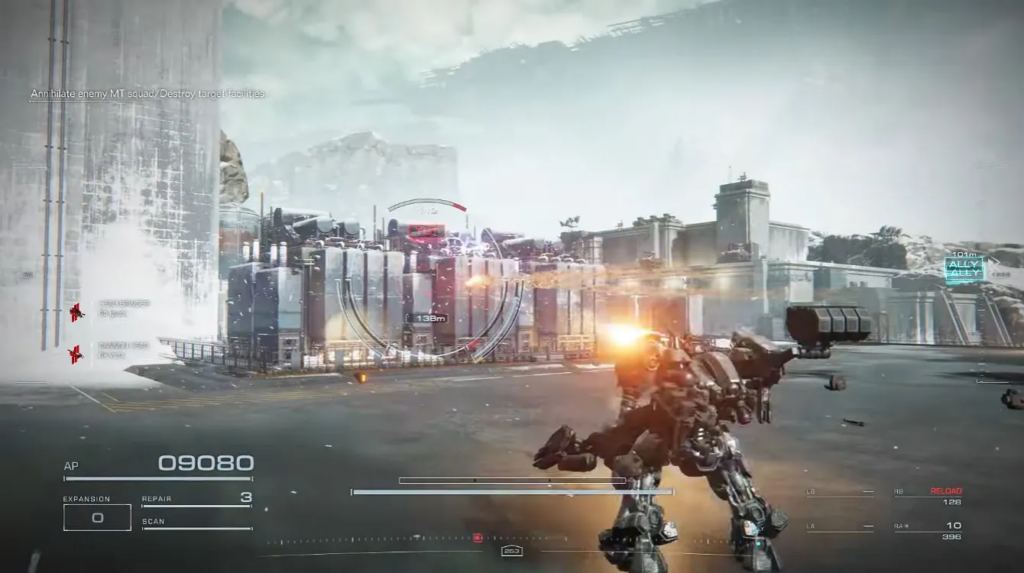This screenshot has width=1024, height=573.
Task: Click the 138m target distance label
Action: (426, 318)
